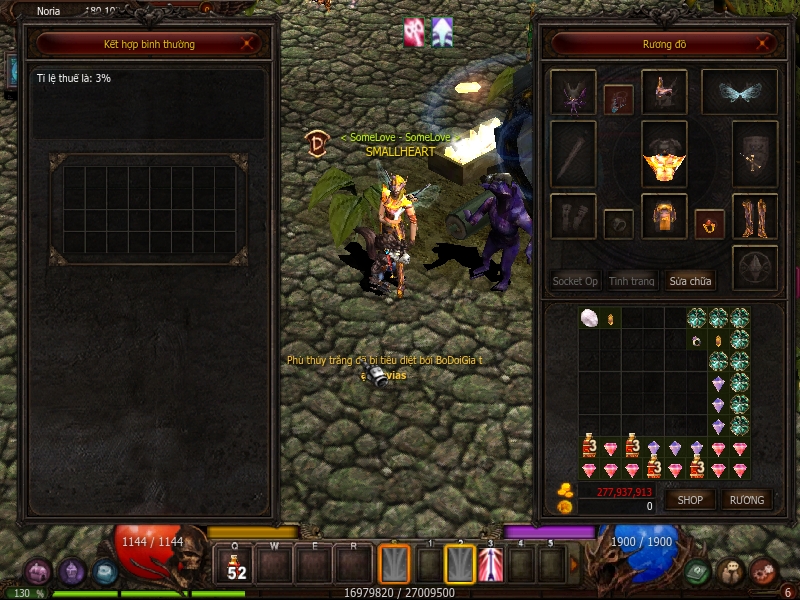Open the Tình trạng tab
Viewport: 800px width, 600px height.
pyautogui.click(x=631, y=281)
